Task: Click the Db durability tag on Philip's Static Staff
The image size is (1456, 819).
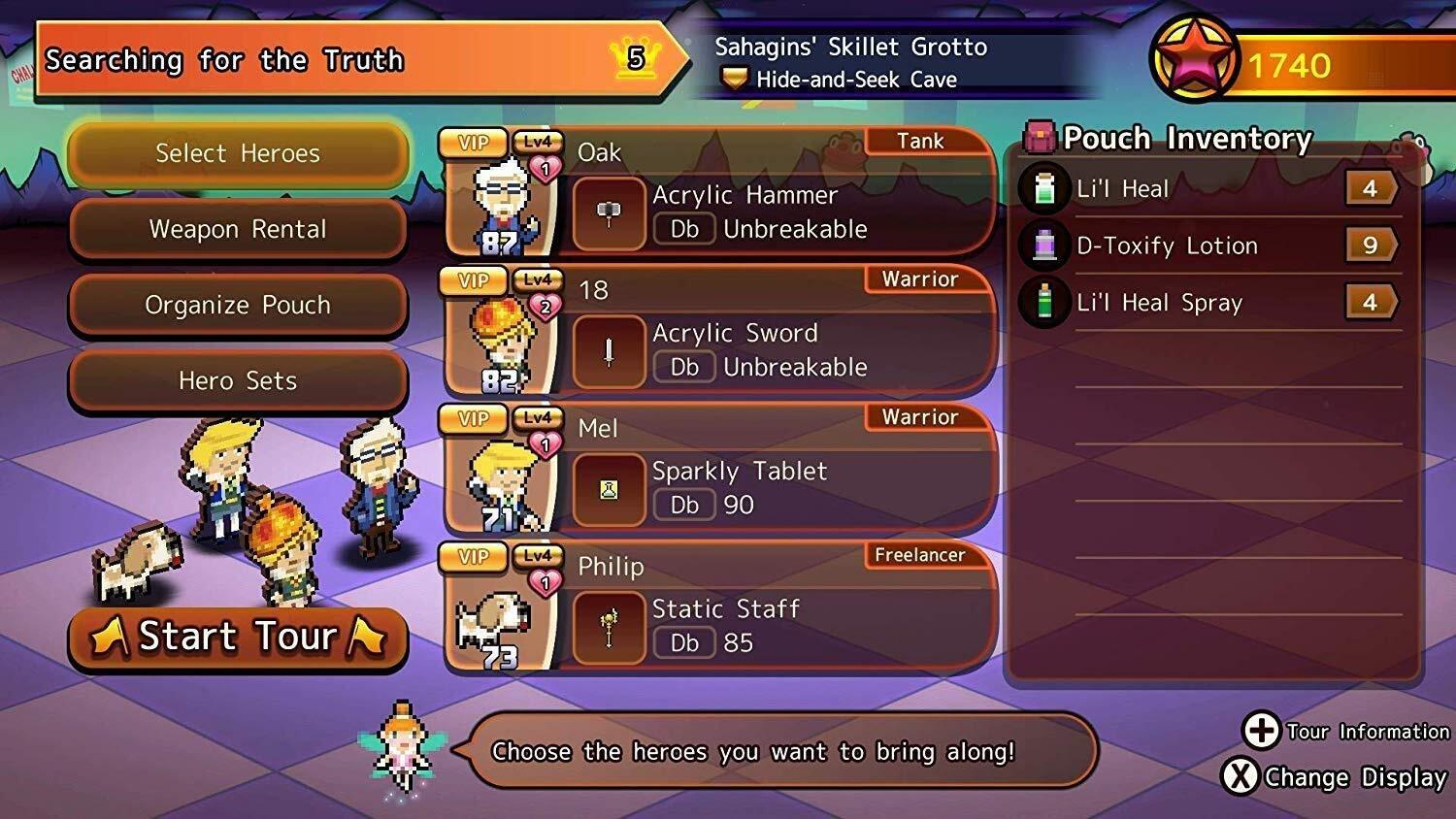Action: pyautogui.click(x=685, y=642)
